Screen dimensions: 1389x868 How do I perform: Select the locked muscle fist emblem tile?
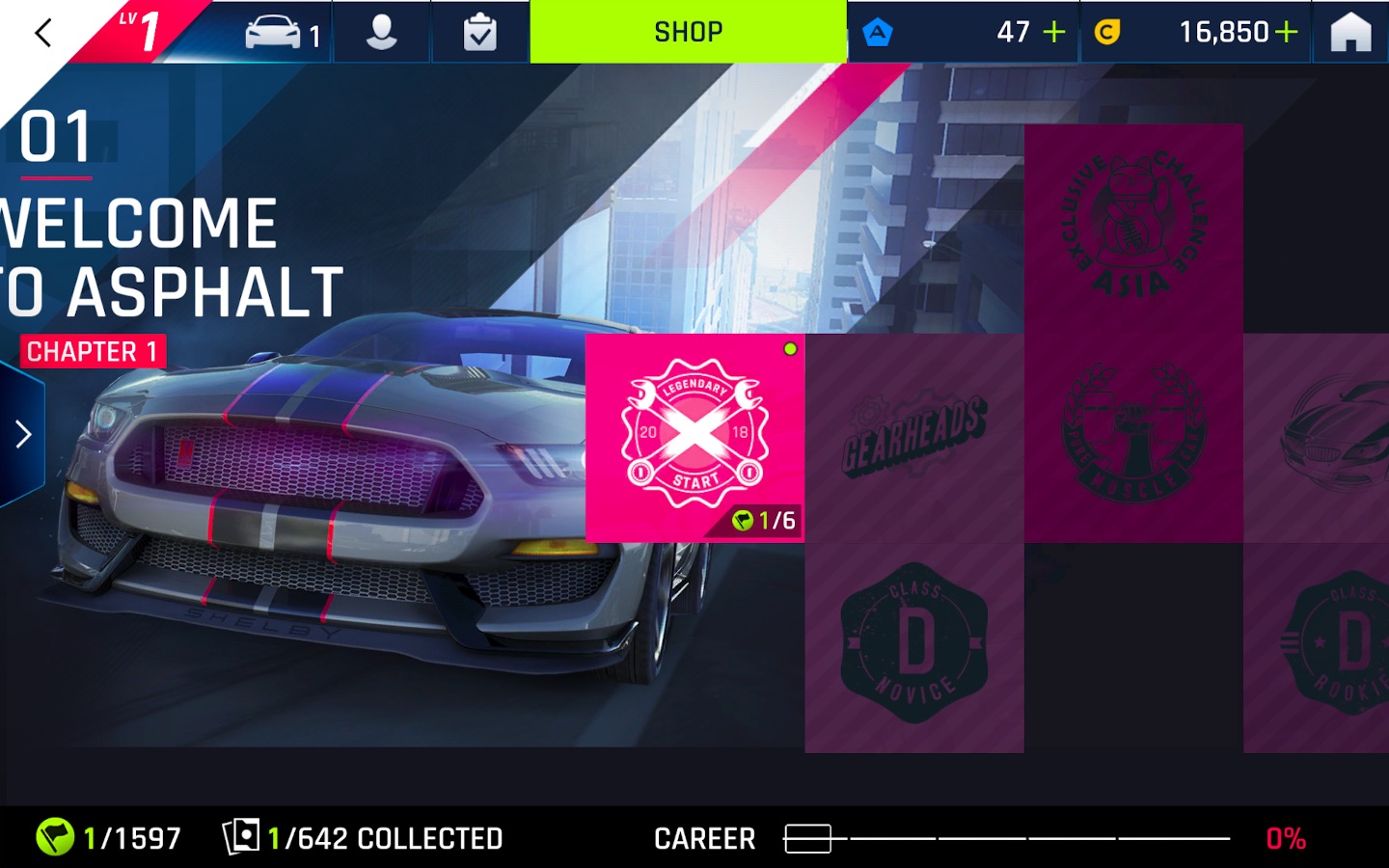(x=1133, y=437)
